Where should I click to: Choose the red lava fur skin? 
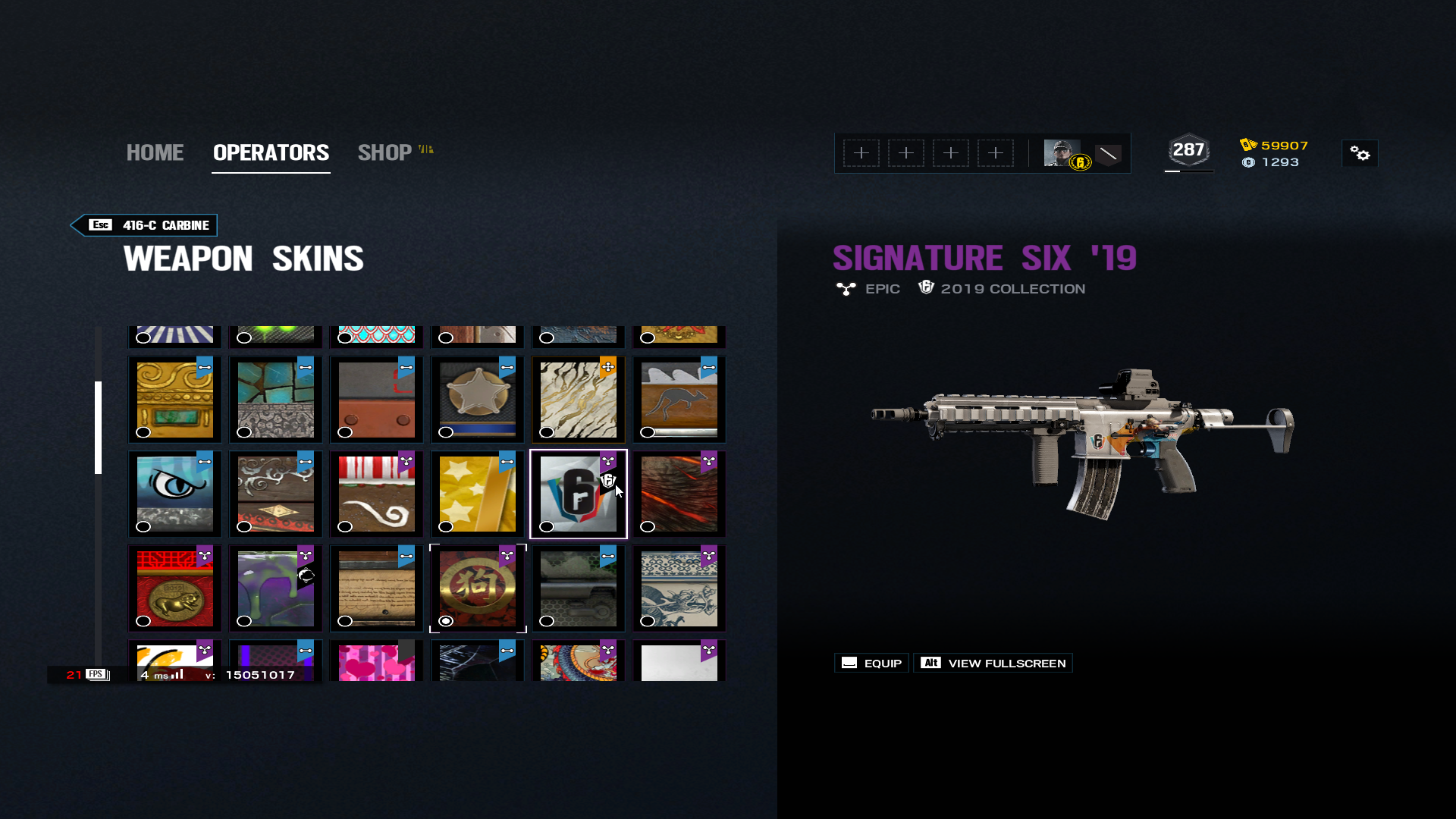click(679, 494)
